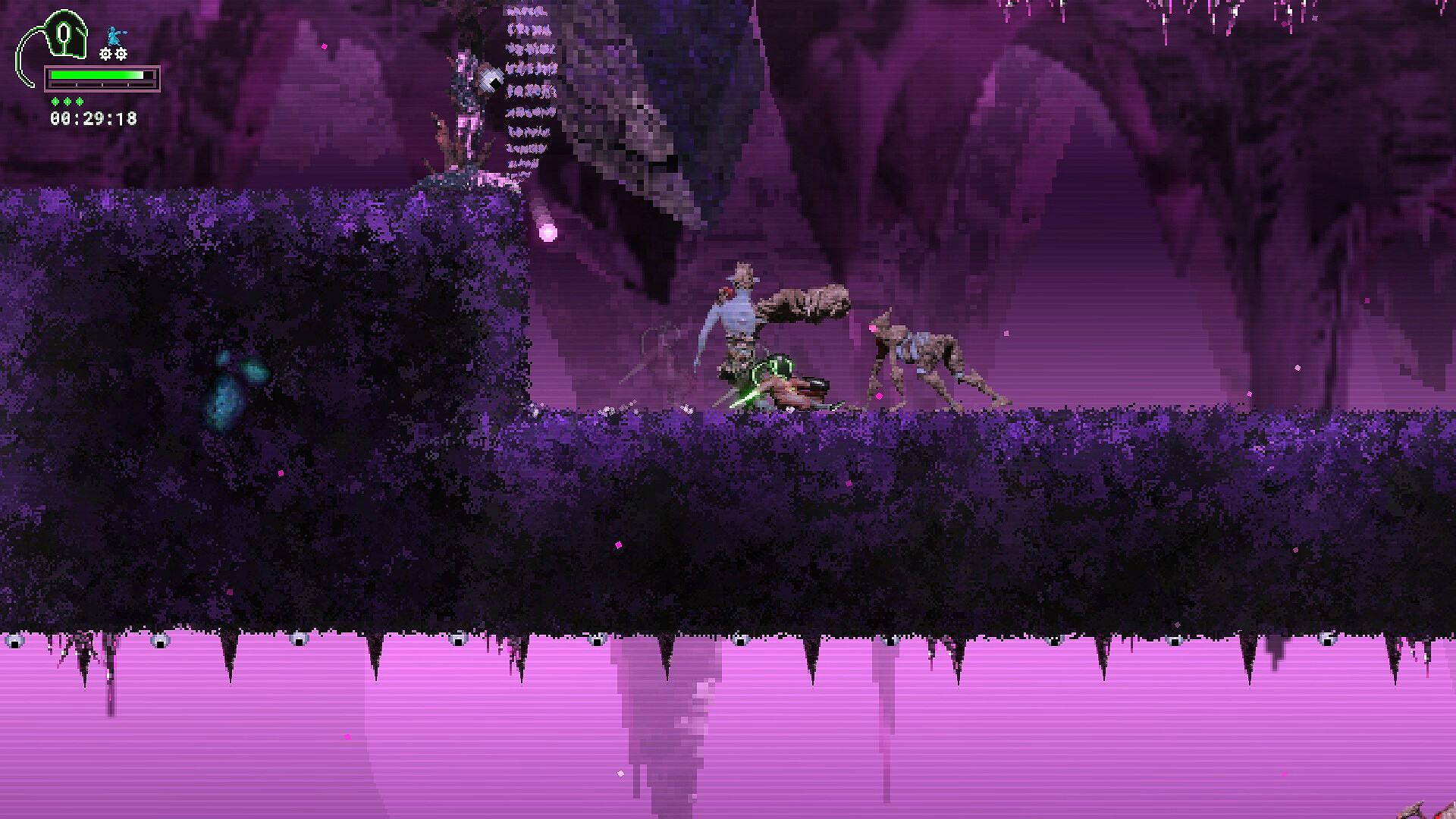Click the middle green diamond pip

67,101
